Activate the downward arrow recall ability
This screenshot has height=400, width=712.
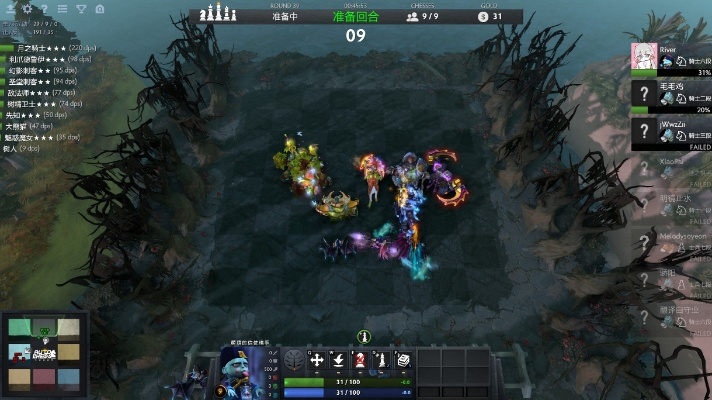(x=339, y=361)
